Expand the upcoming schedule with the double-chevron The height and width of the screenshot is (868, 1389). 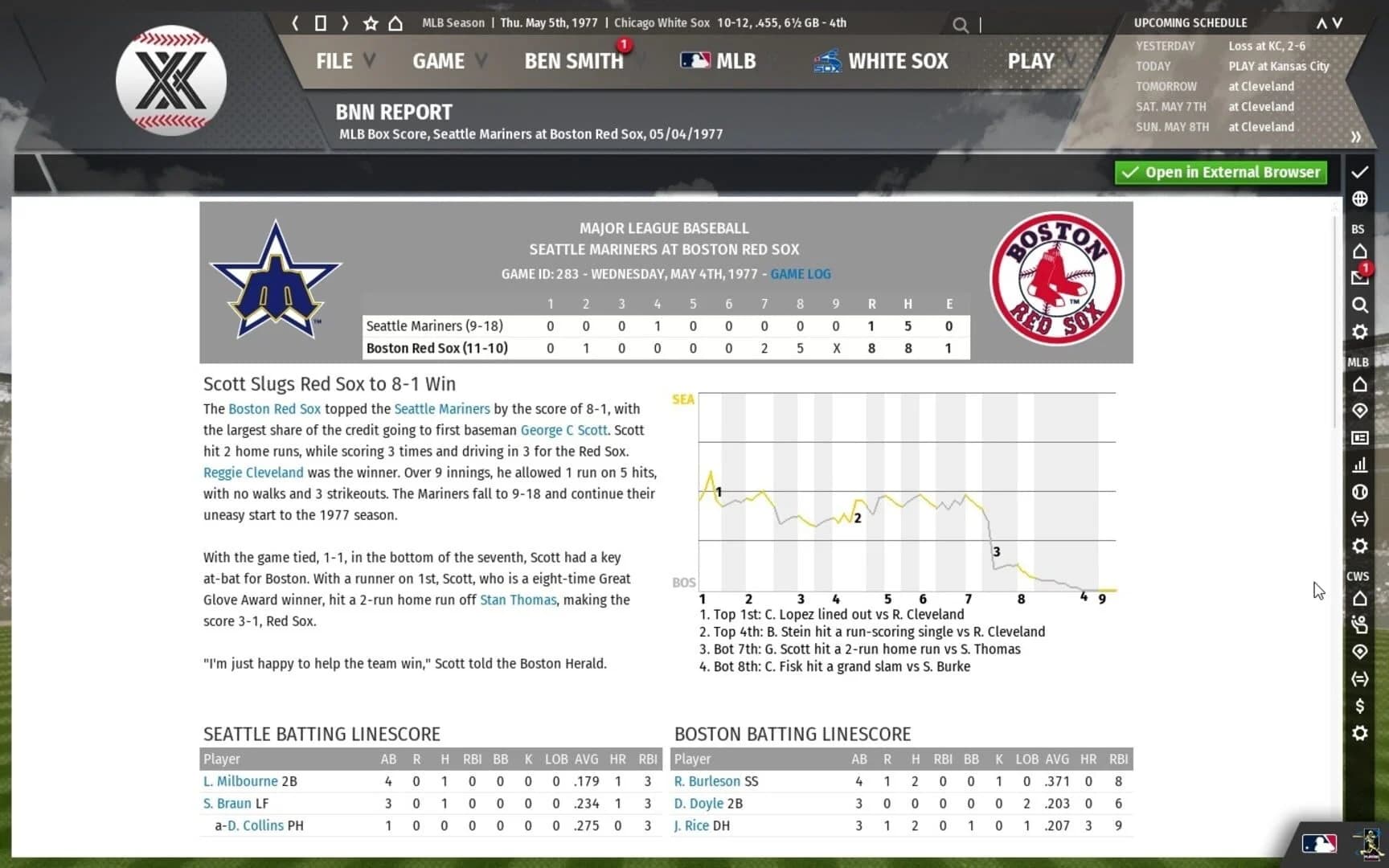[1357, 137]
